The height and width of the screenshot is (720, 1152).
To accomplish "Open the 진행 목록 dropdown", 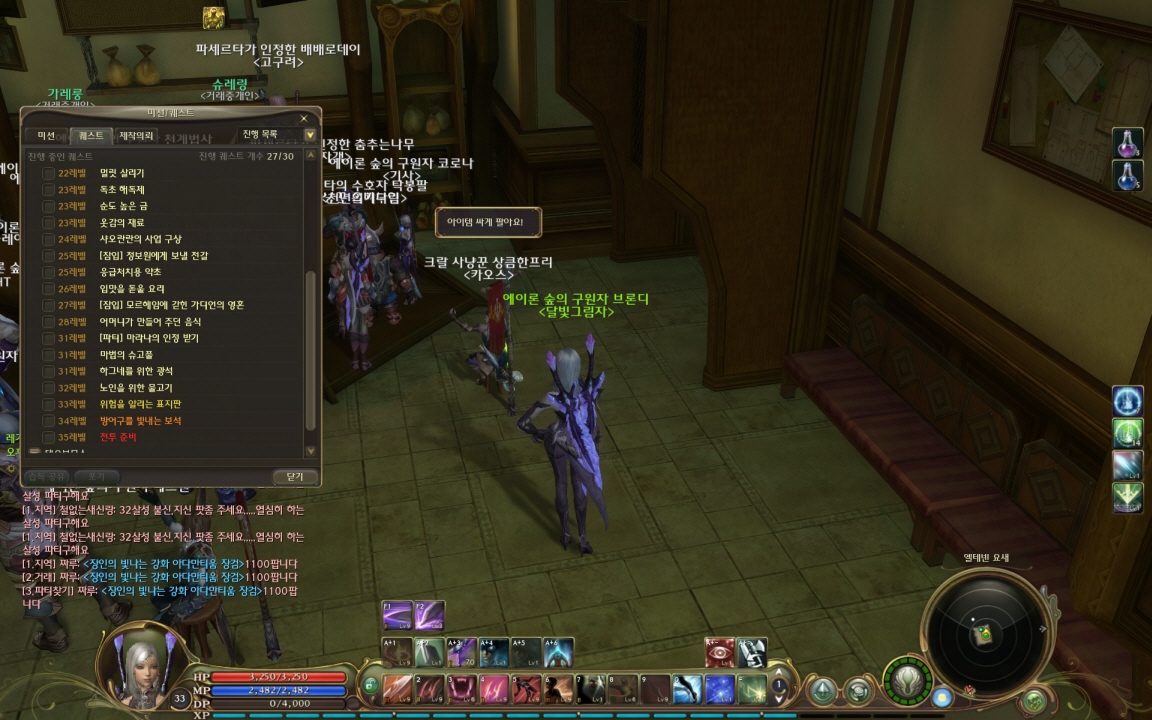I will pos(310,135).
